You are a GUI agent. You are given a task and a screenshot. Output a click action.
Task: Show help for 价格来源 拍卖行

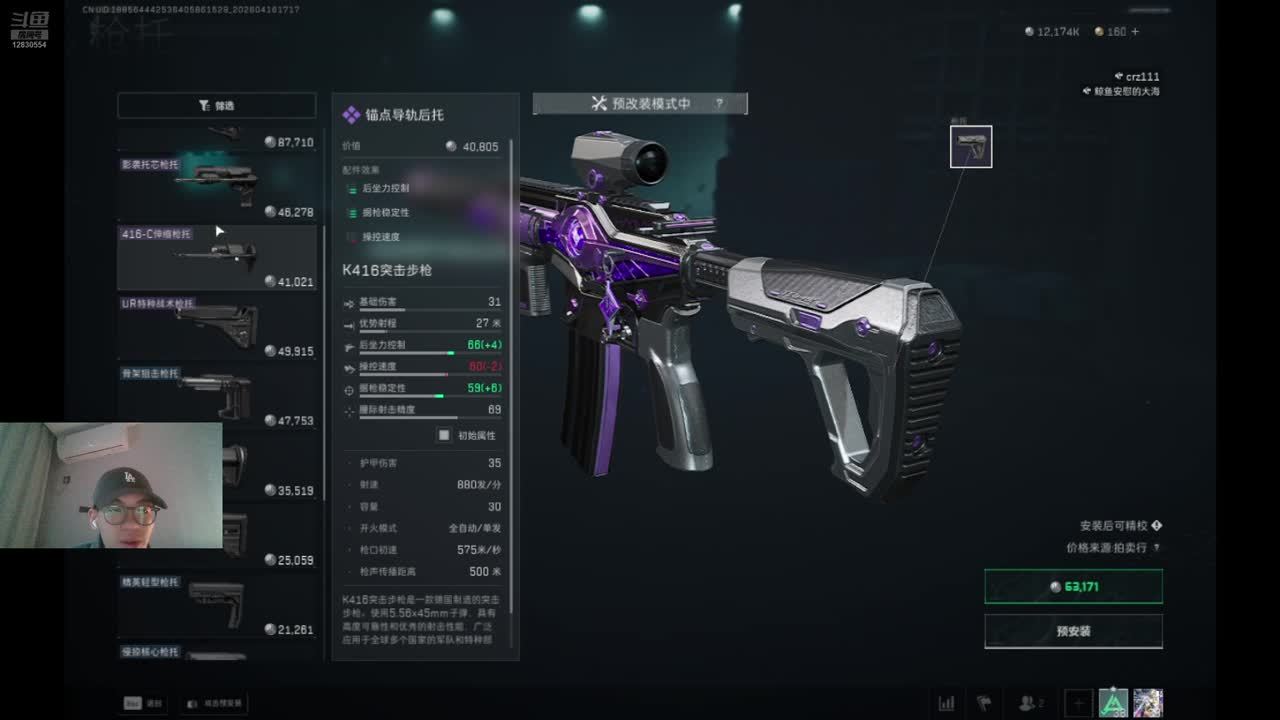tap(1157, 548)
